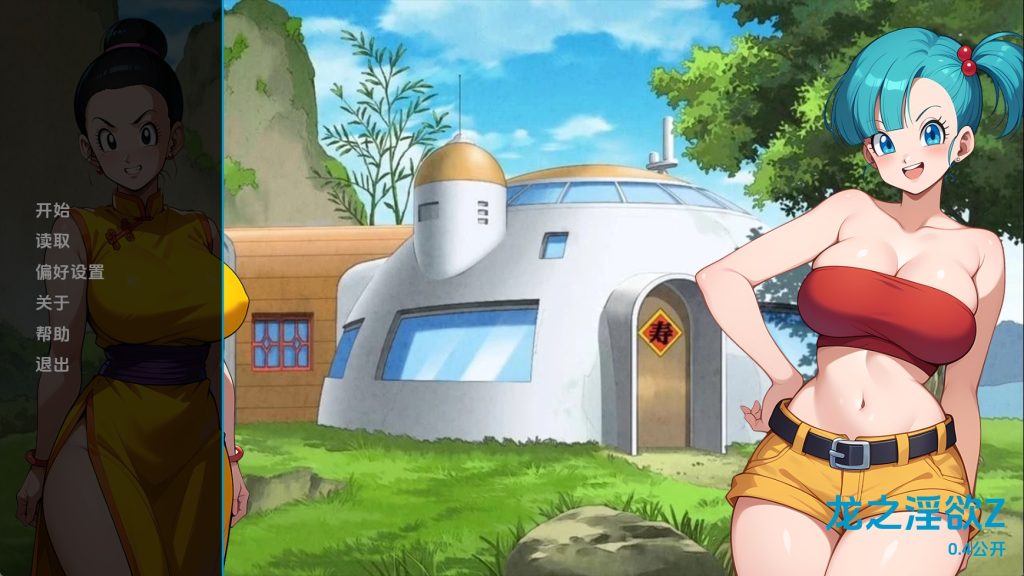Start the game with 开始
Image resolution: width=1024 pixels, height=576 pixels.
(53, 210)
